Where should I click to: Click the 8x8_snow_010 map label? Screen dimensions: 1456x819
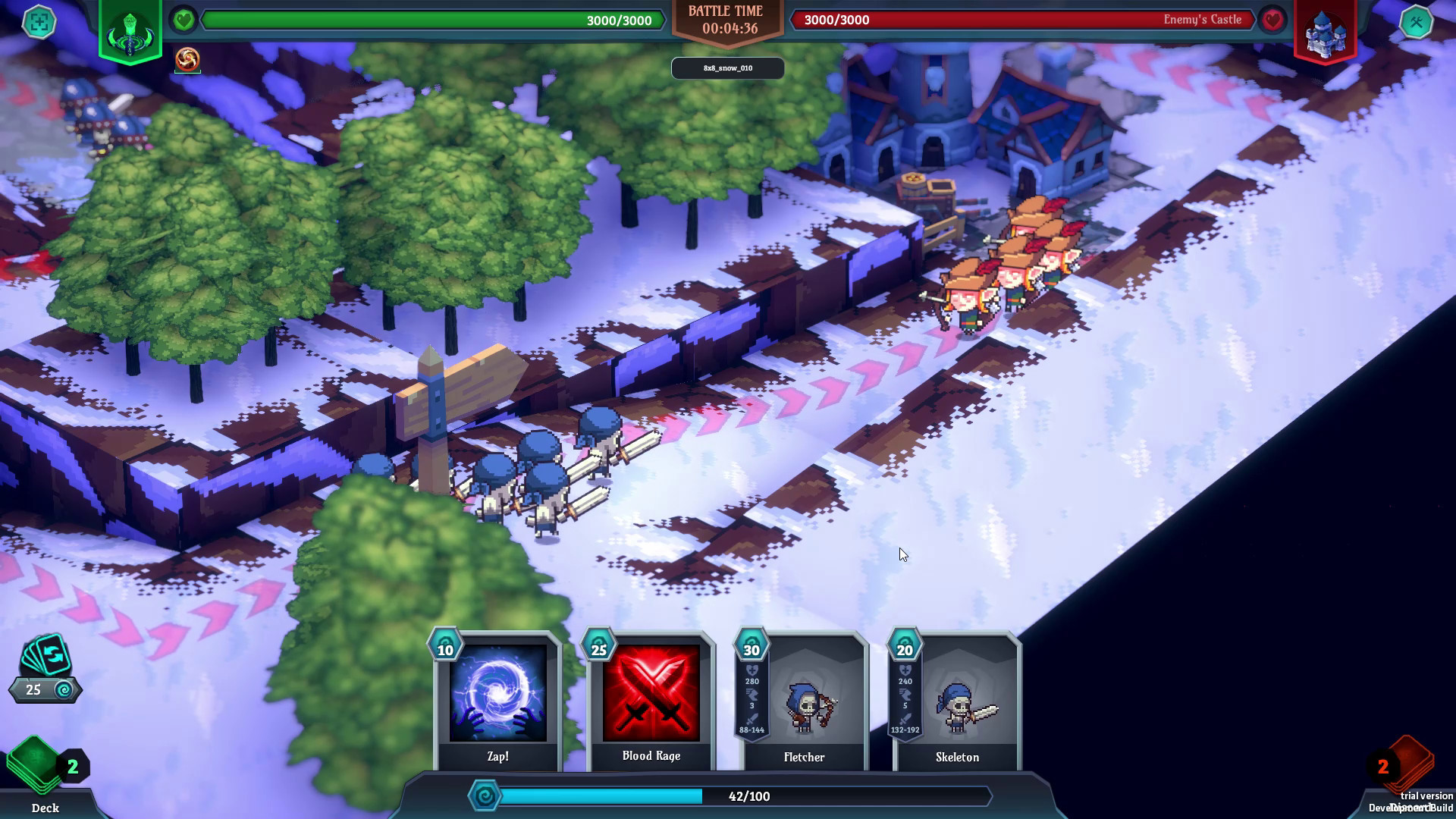click(727, 67)
